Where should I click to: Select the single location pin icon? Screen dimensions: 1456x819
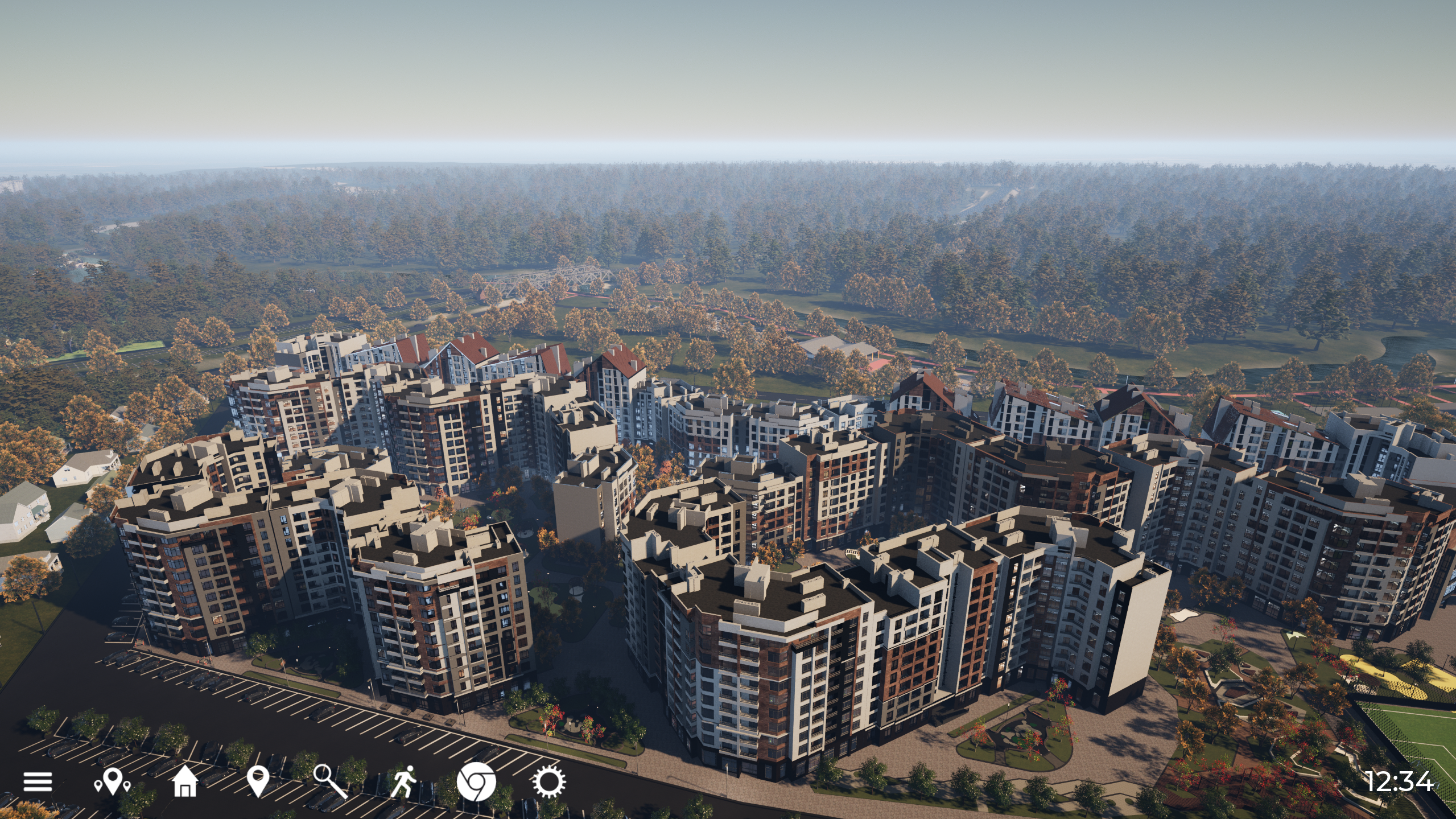[x=258, y=781]
